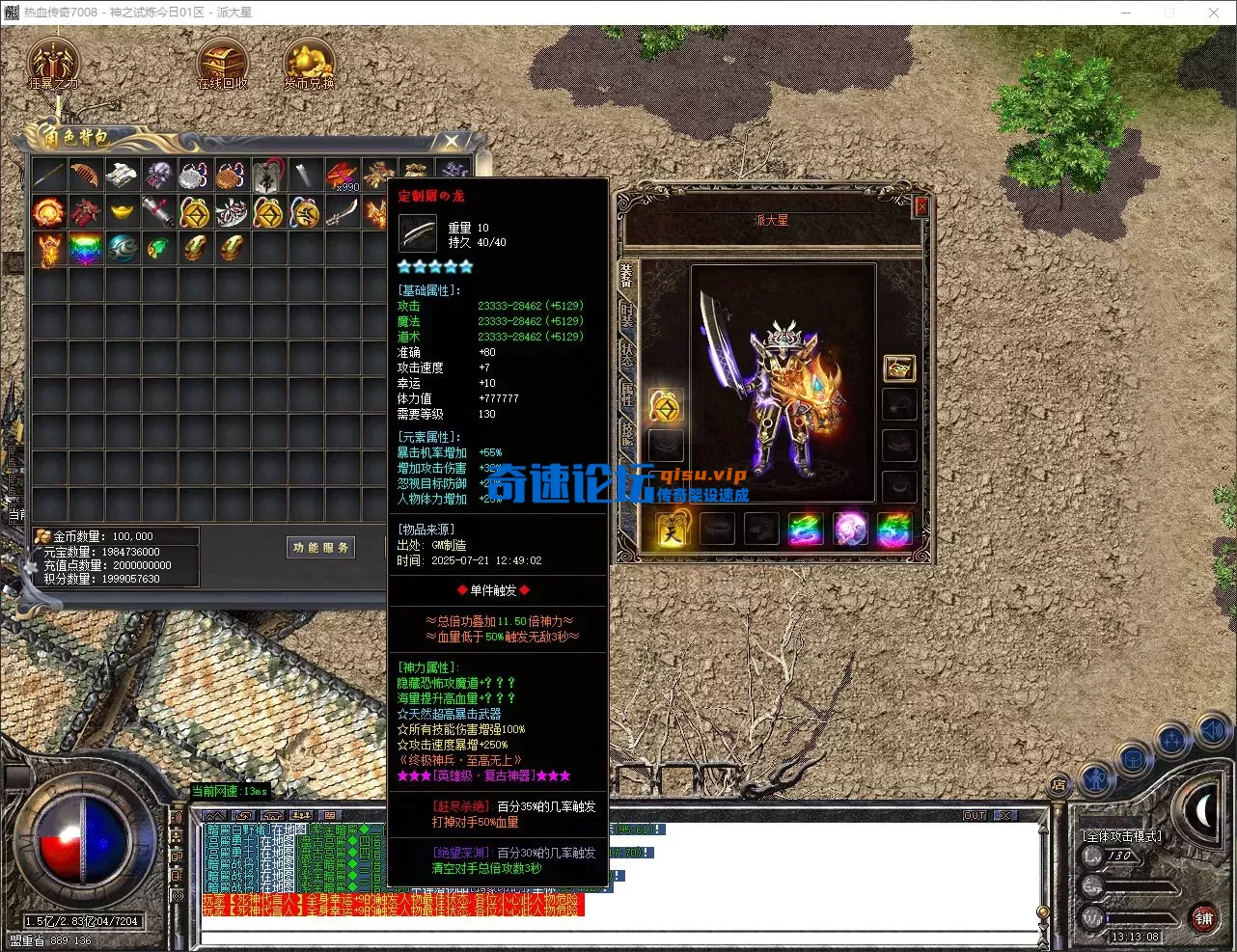This screenshot has height=952, width=1237.
Task: Open the 货币兑换 currency exchange icon
Action: 309,63
